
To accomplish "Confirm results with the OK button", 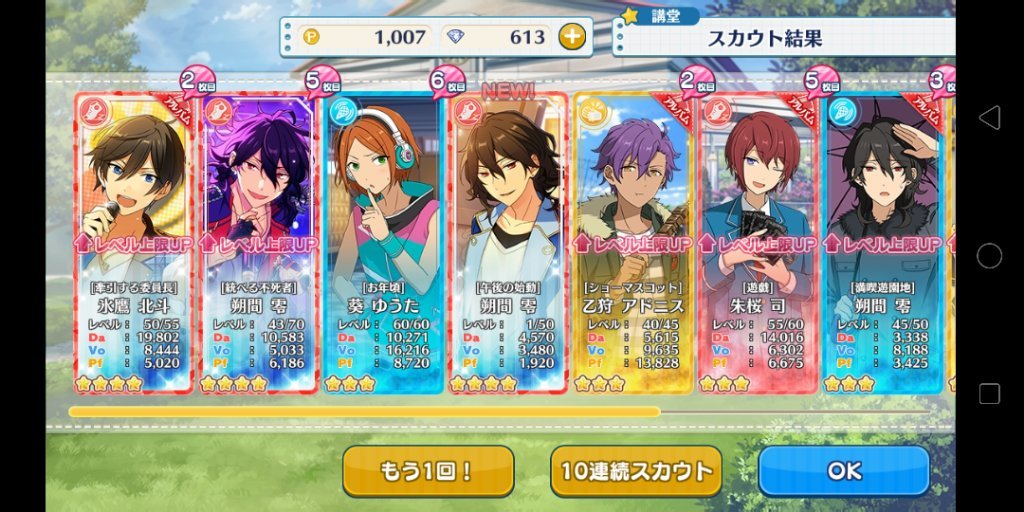I will [843, 471].
